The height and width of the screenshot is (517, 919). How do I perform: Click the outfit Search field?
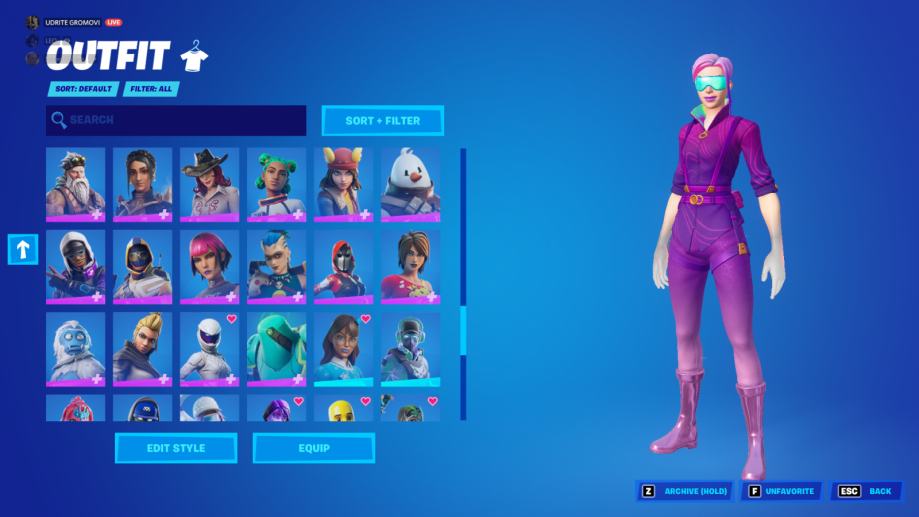(x=176, y=120)
